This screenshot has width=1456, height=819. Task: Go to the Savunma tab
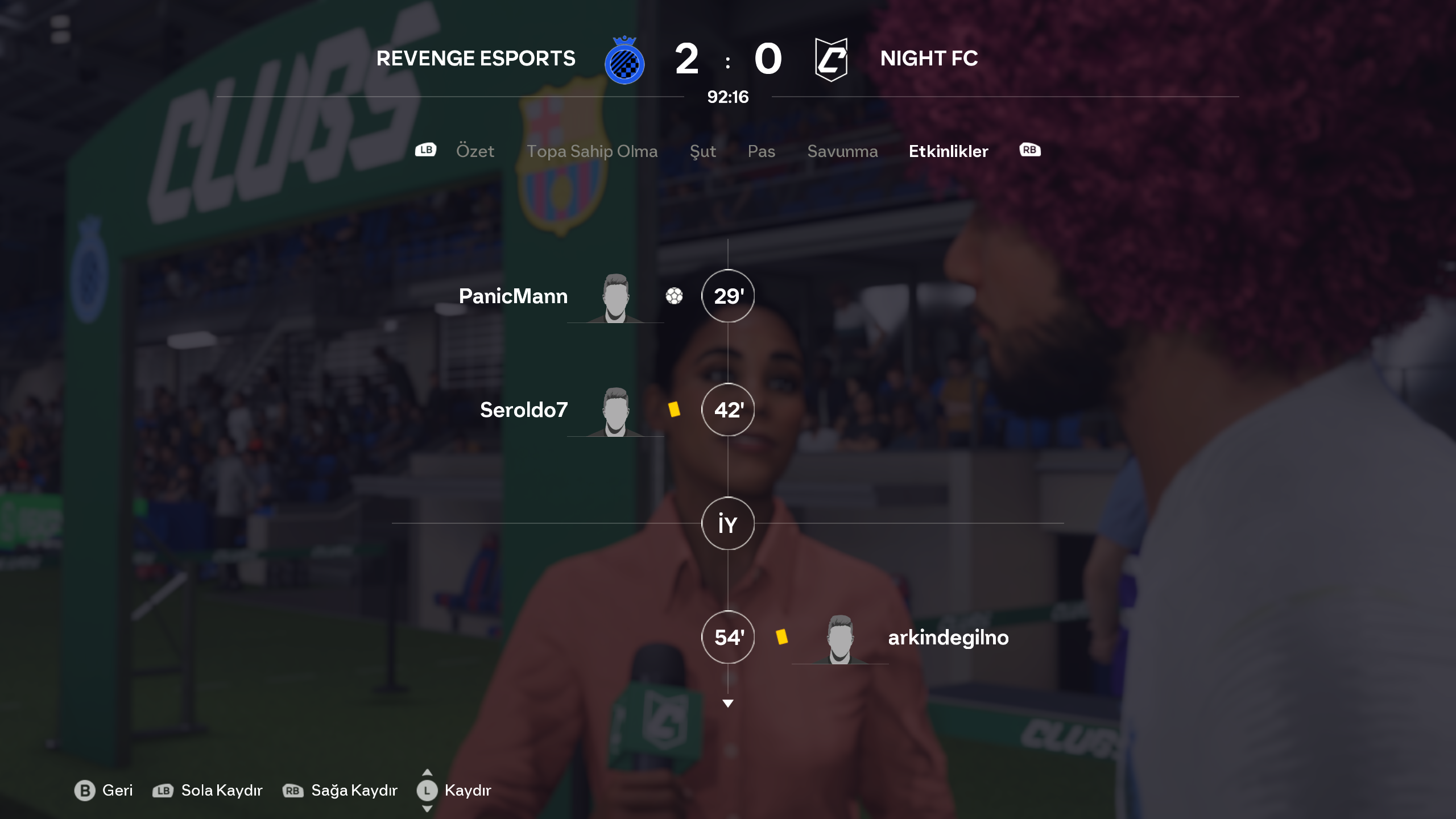[842, 151]
